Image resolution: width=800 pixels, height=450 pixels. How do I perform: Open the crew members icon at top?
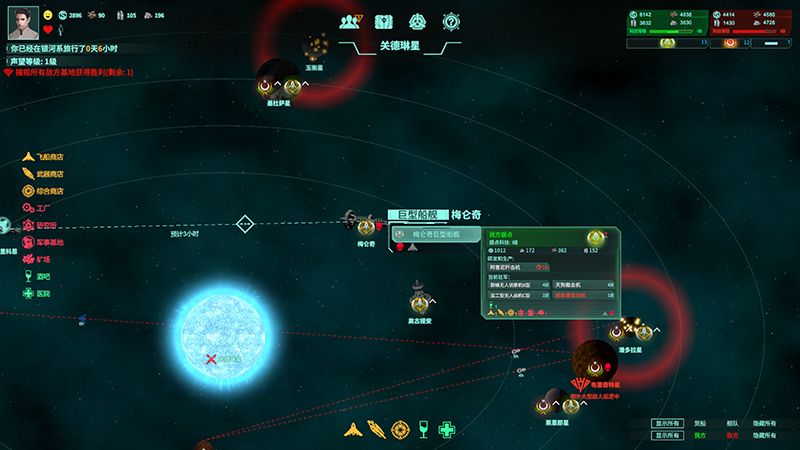350,21
